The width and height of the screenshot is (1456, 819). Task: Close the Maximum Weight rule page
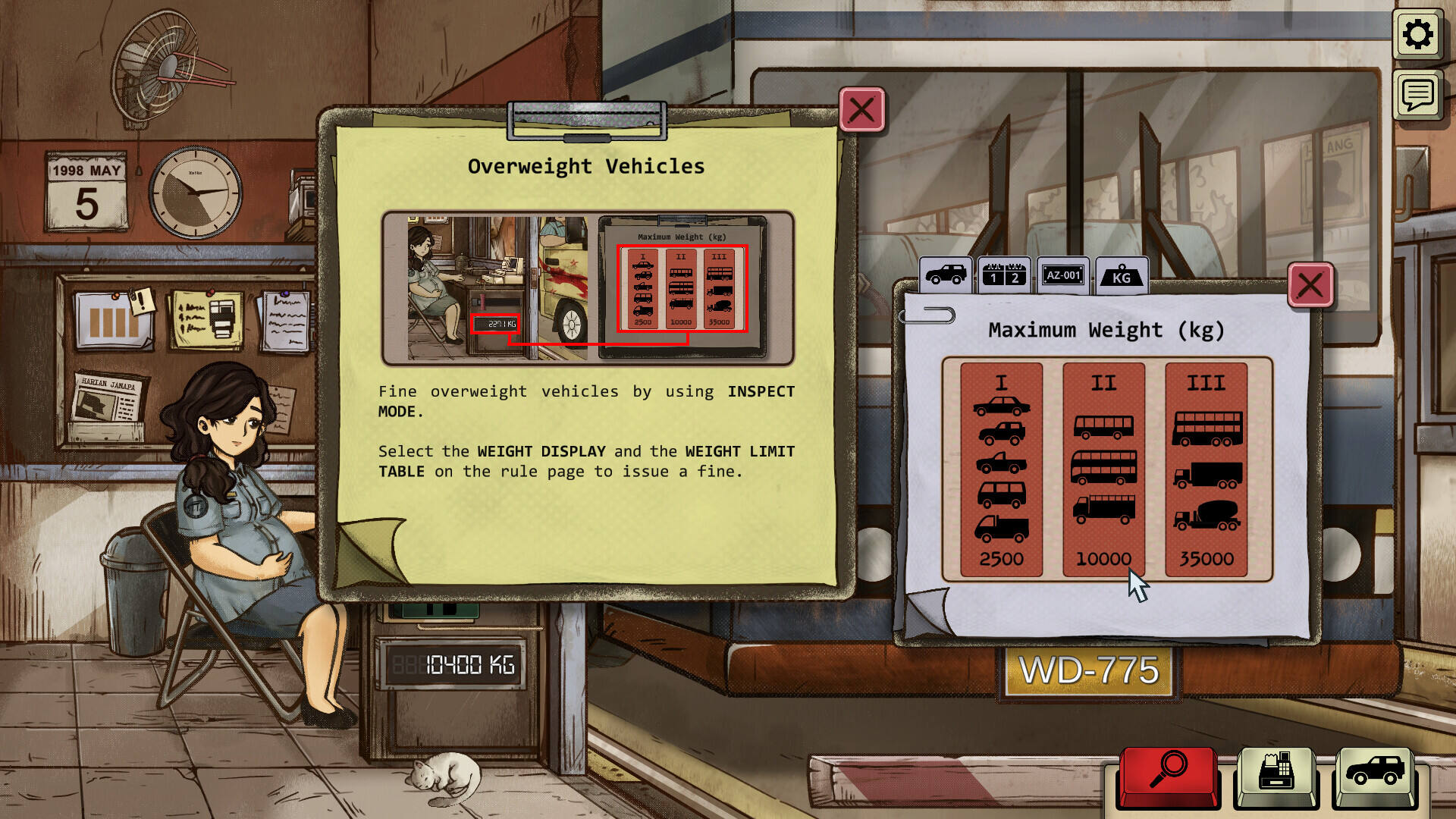(x=1310, y=286)
